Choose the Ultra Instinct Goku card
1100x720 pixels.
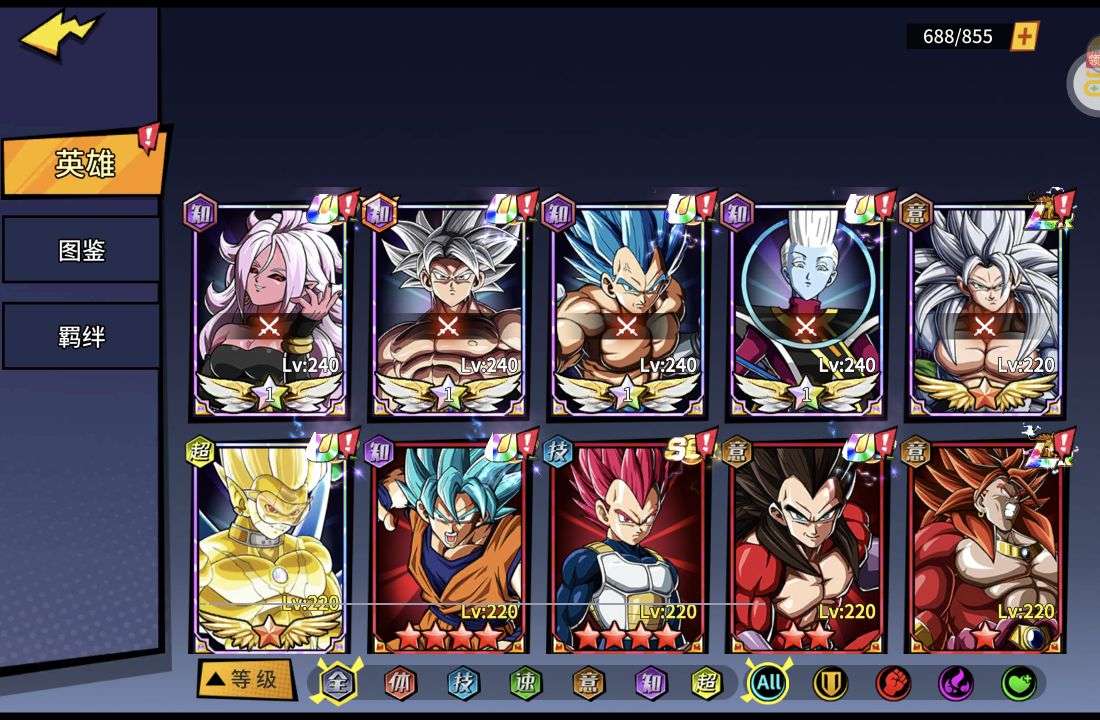pos(447,310)
